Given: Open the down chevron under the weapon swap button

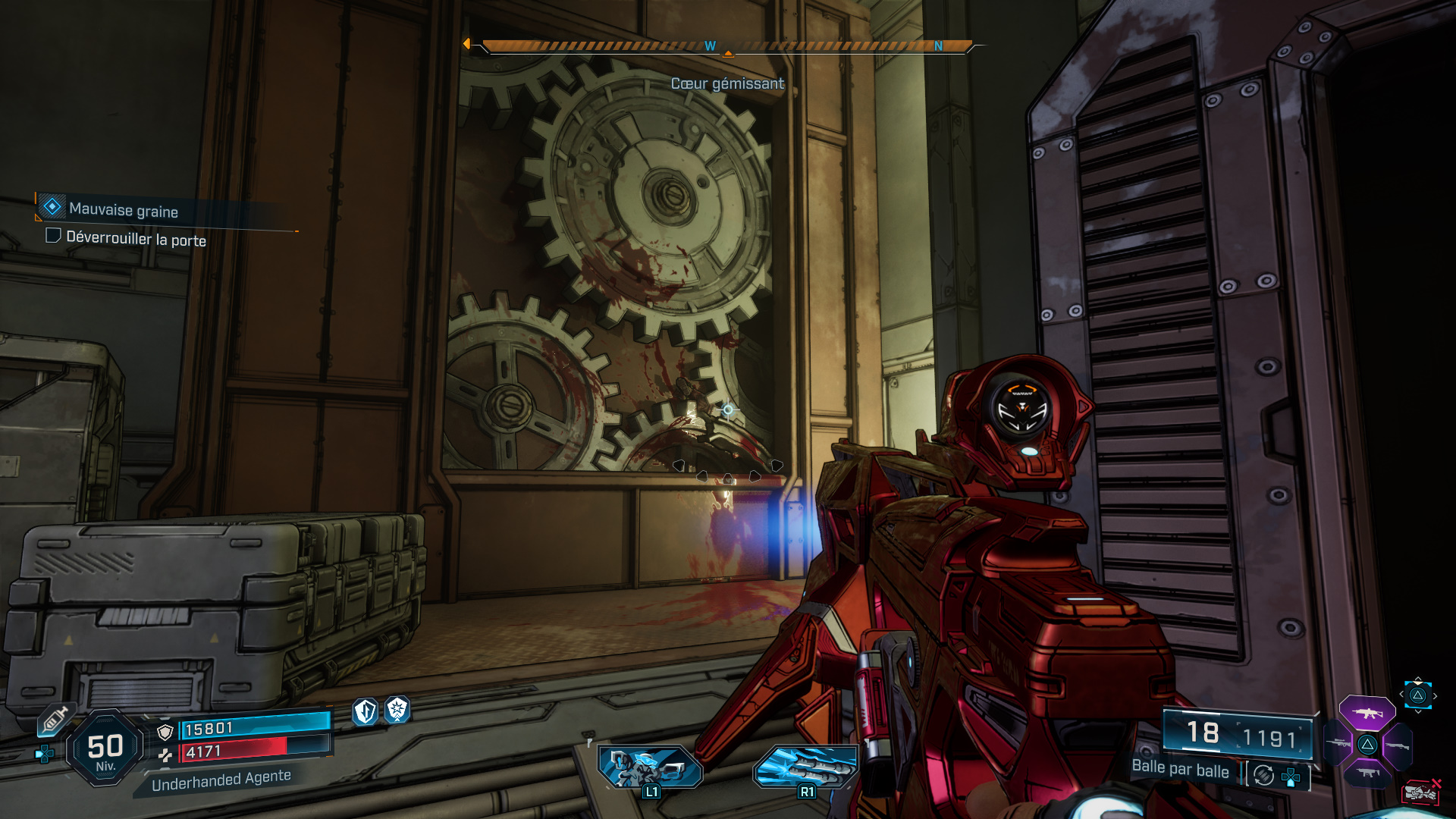Looking at the screenshot, I should click(1418, 711).
